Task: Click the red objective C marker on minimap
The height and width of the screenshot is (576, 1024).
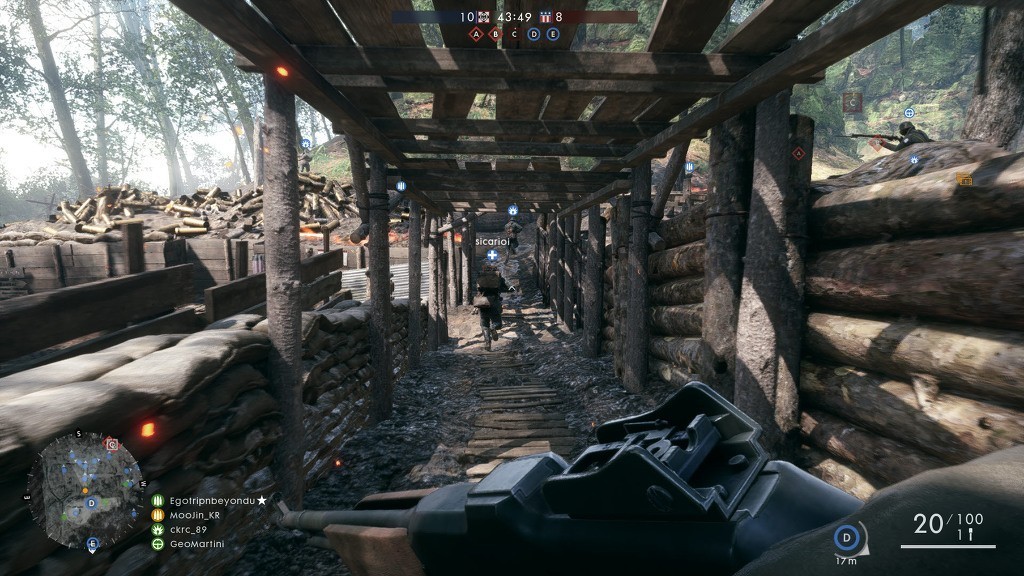Action: [111, 444]
